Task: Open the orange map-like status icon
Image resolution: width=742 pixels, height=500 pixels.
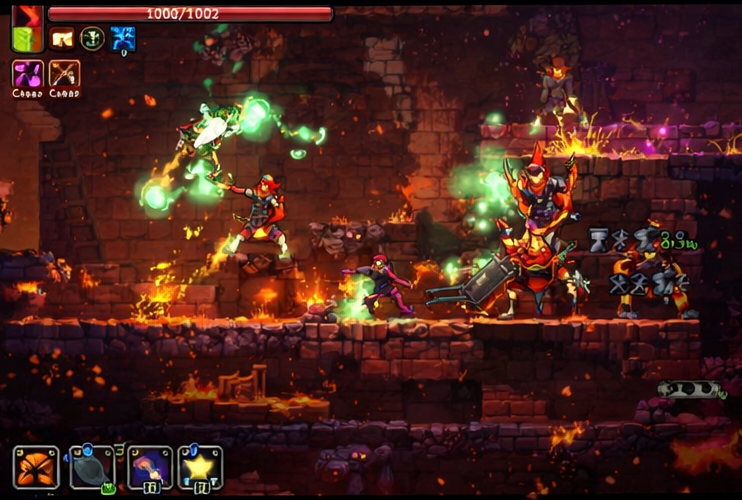Action: [x=62, y=39]
